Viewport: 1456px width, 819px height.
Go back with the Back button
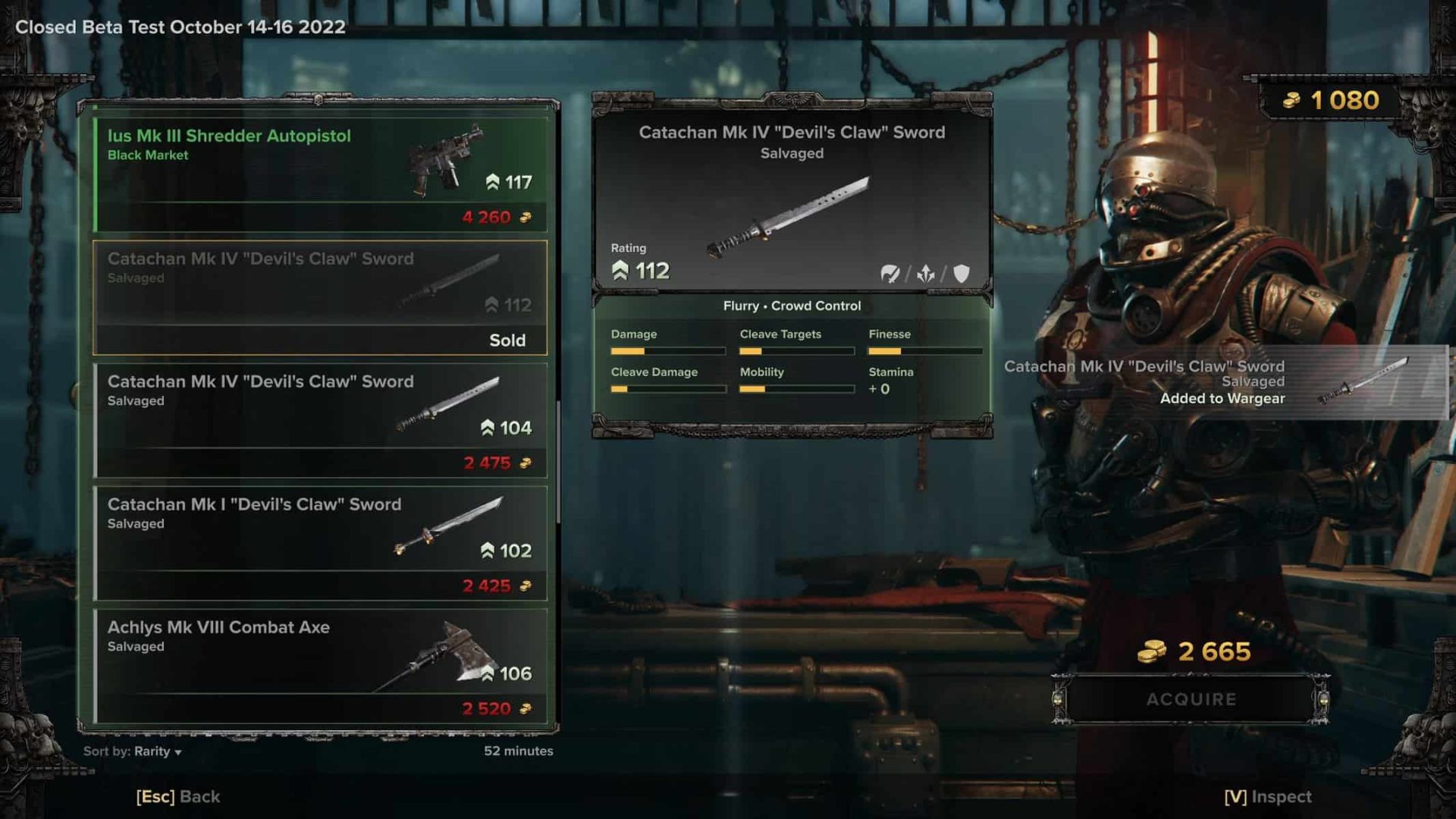[178, 796]
